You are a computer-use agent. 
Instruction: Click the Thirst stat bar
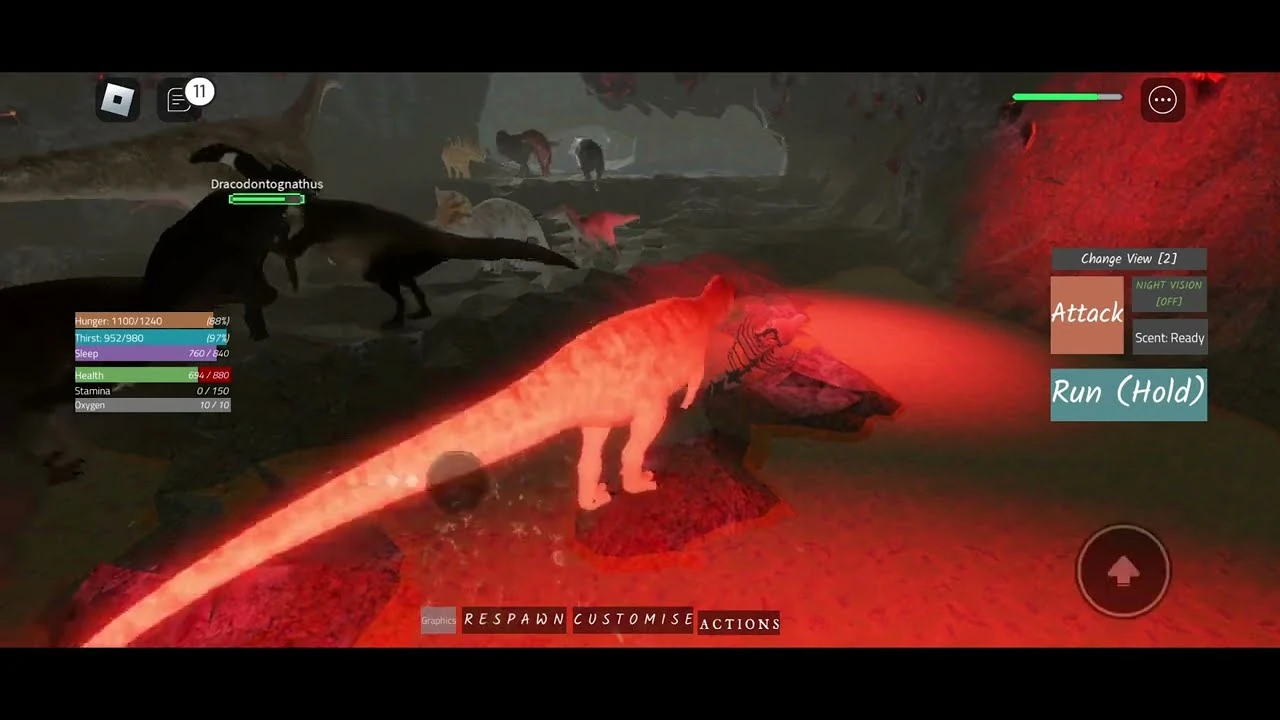click(152, 338)
